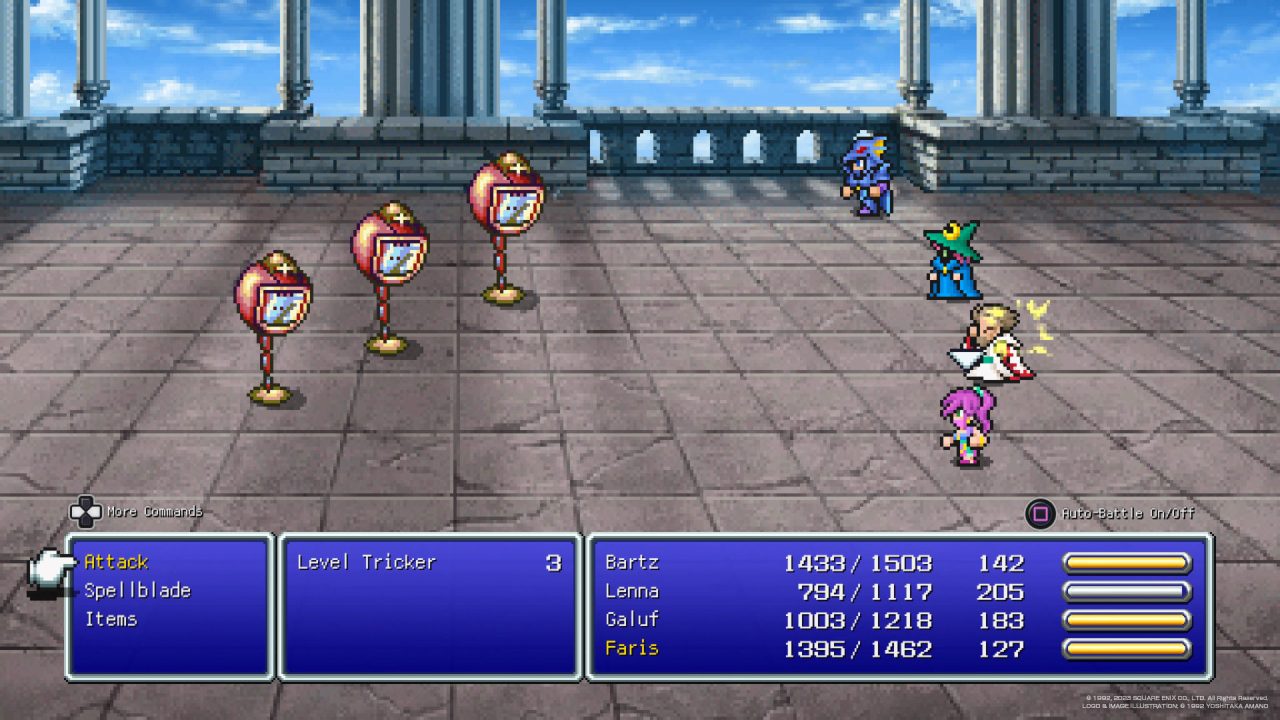The image size is (1280, 720).
Task: Select the Attack command
Action: click(x=116, y=562)
